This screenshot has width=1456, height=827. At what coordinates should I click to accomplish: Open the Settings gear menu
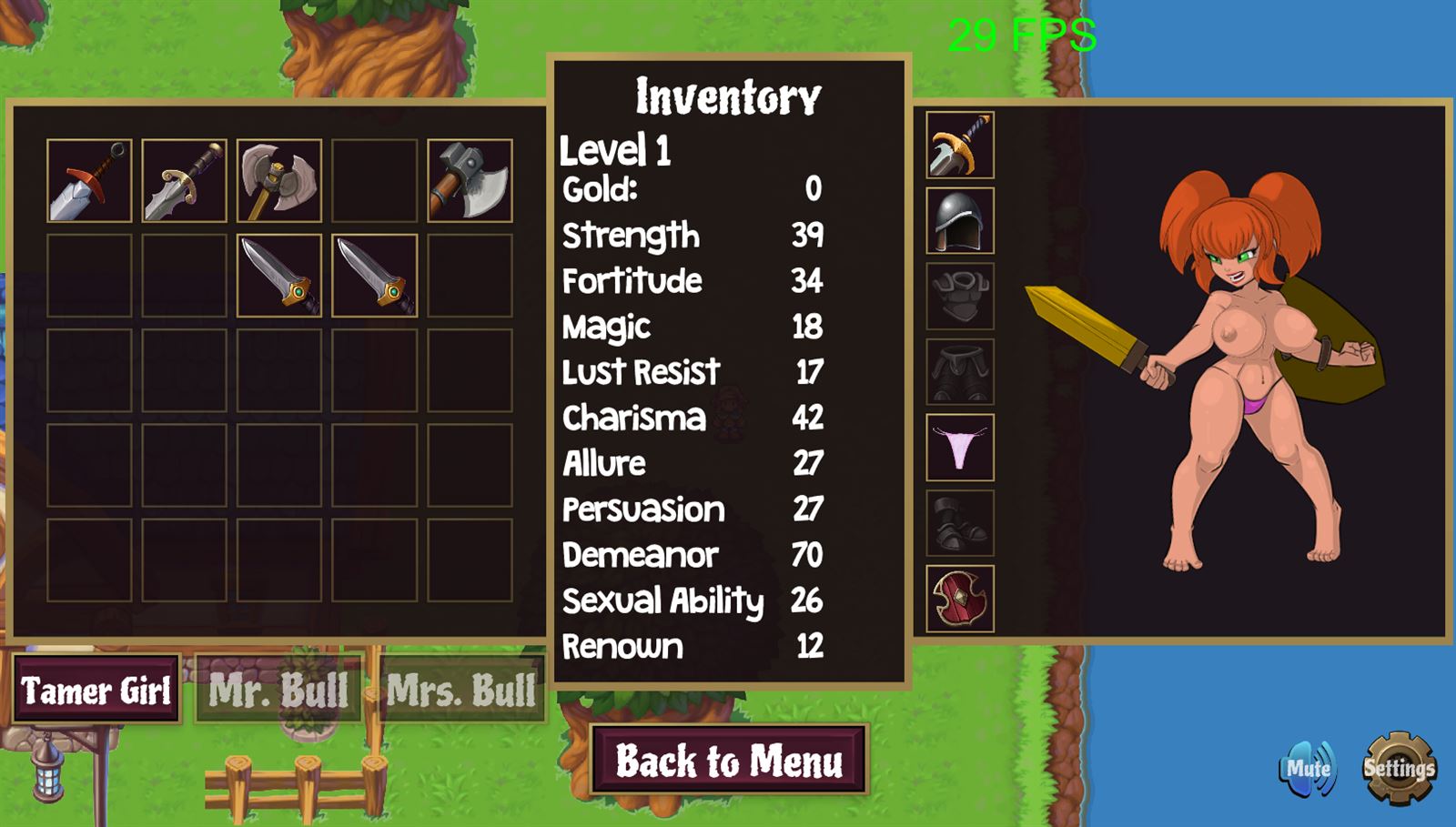click(1399, 769)
